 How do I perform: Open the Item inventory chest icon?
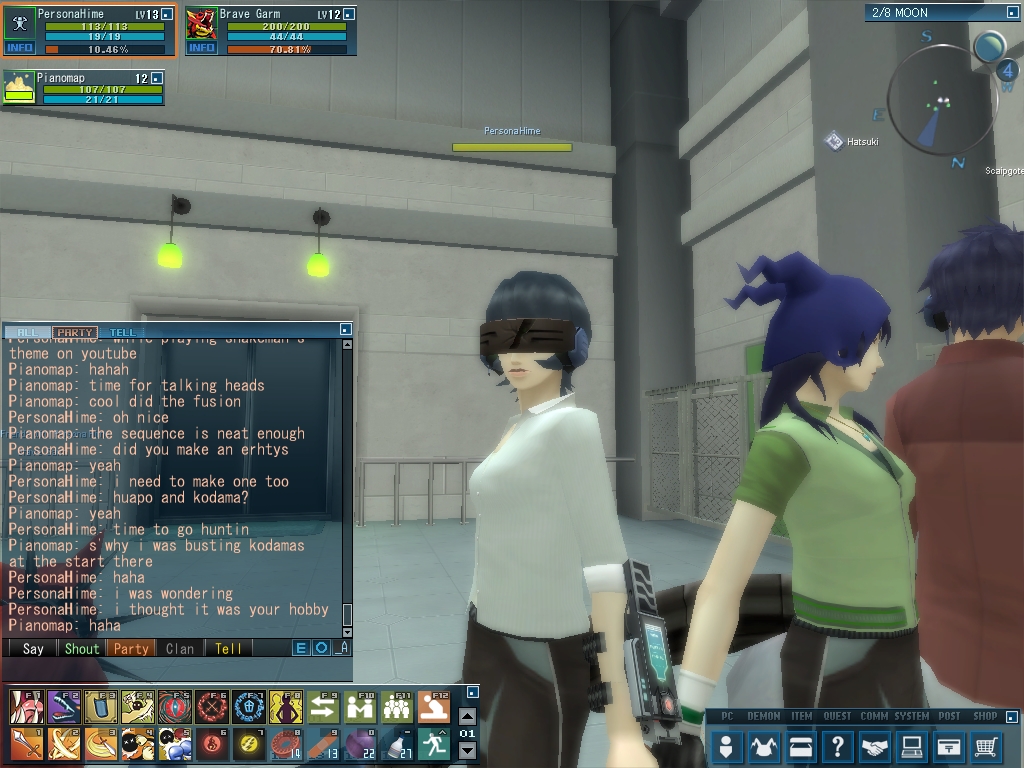pos(801,745)
